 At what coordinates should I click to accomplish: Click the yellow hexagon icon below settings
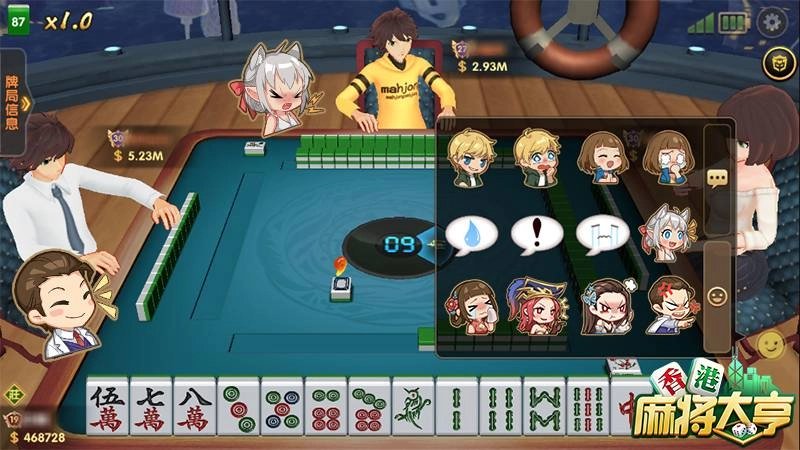pyautogui.click(x=773, y=65)
